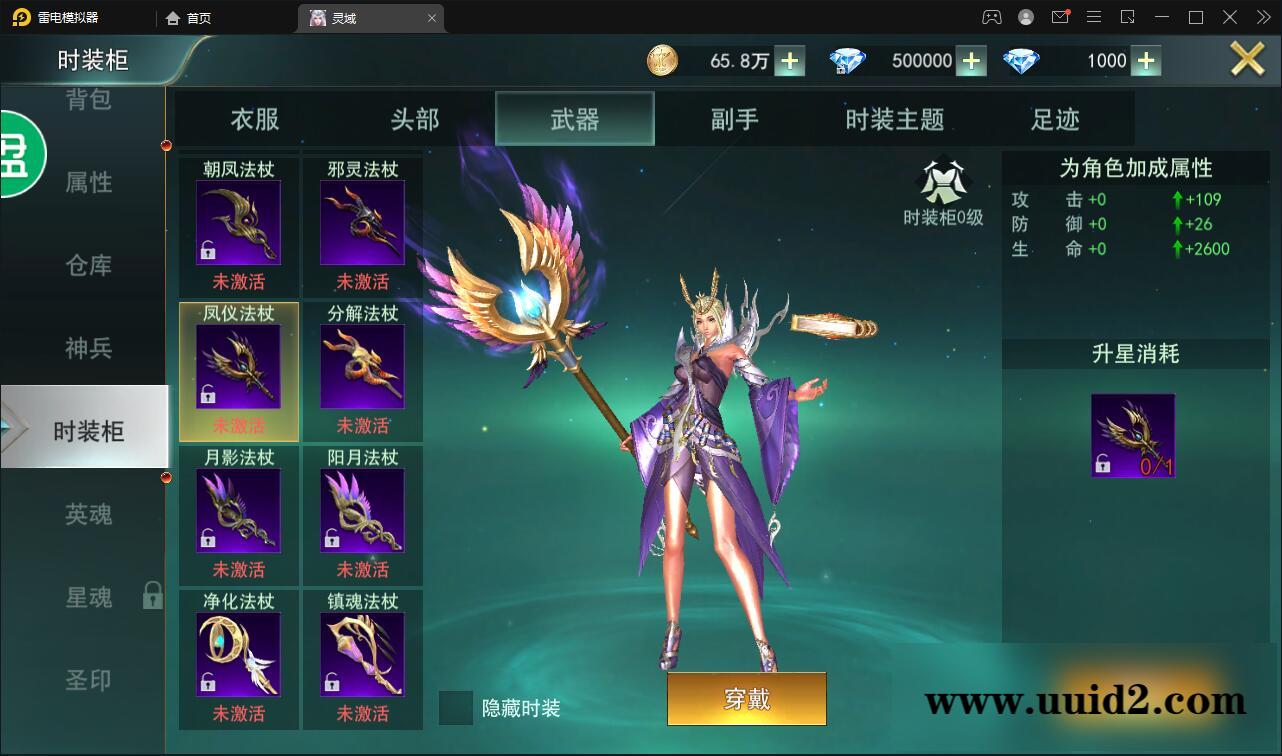Screen dimensions: 1282x756
Task: Click the gamepad icon in the emulator title bar
Action: coord(990,16)
